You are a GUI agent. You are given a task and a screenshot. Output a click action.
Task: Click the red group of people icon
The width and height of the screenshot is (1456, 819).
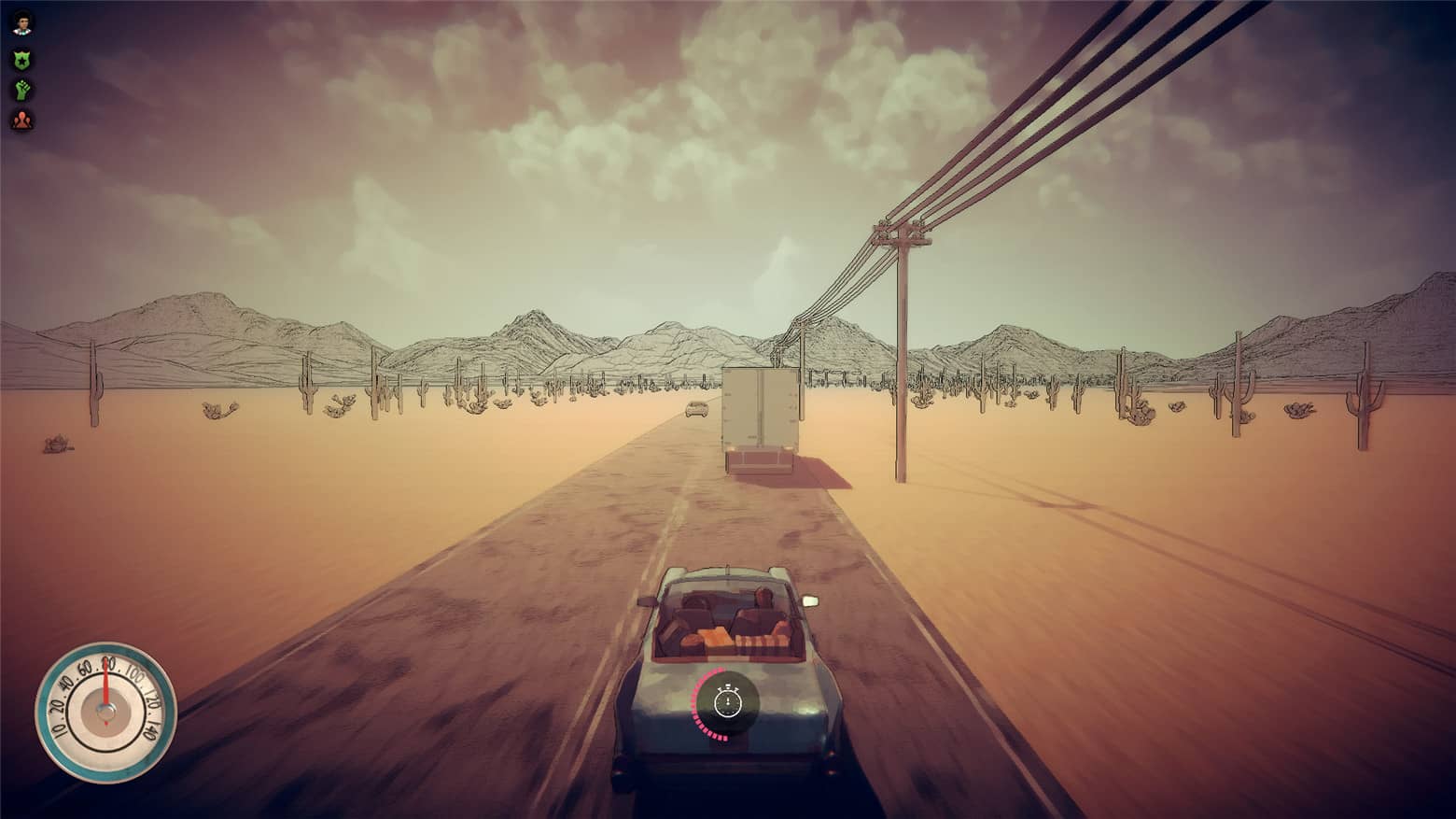(22, 120)
